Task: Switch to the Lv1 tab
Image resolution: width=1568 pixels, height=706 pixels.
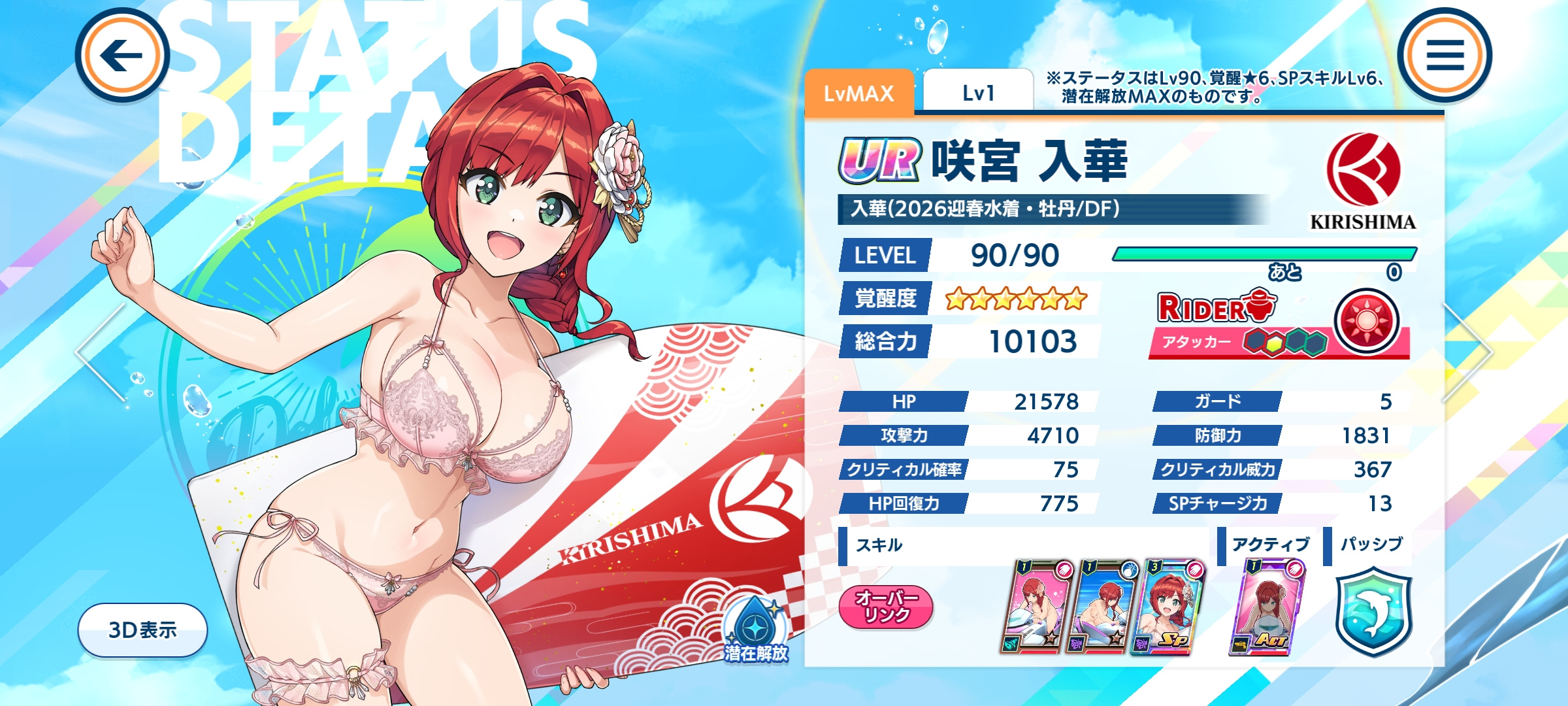Action: click(978, 93)
